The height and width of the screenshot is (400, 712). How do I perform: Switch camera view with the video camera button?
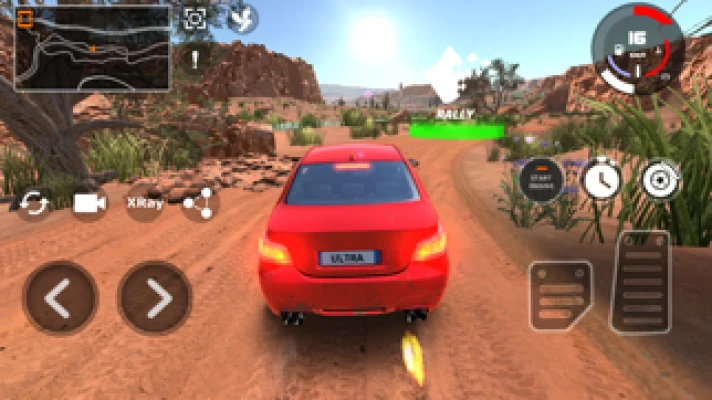tap(90, 203)
